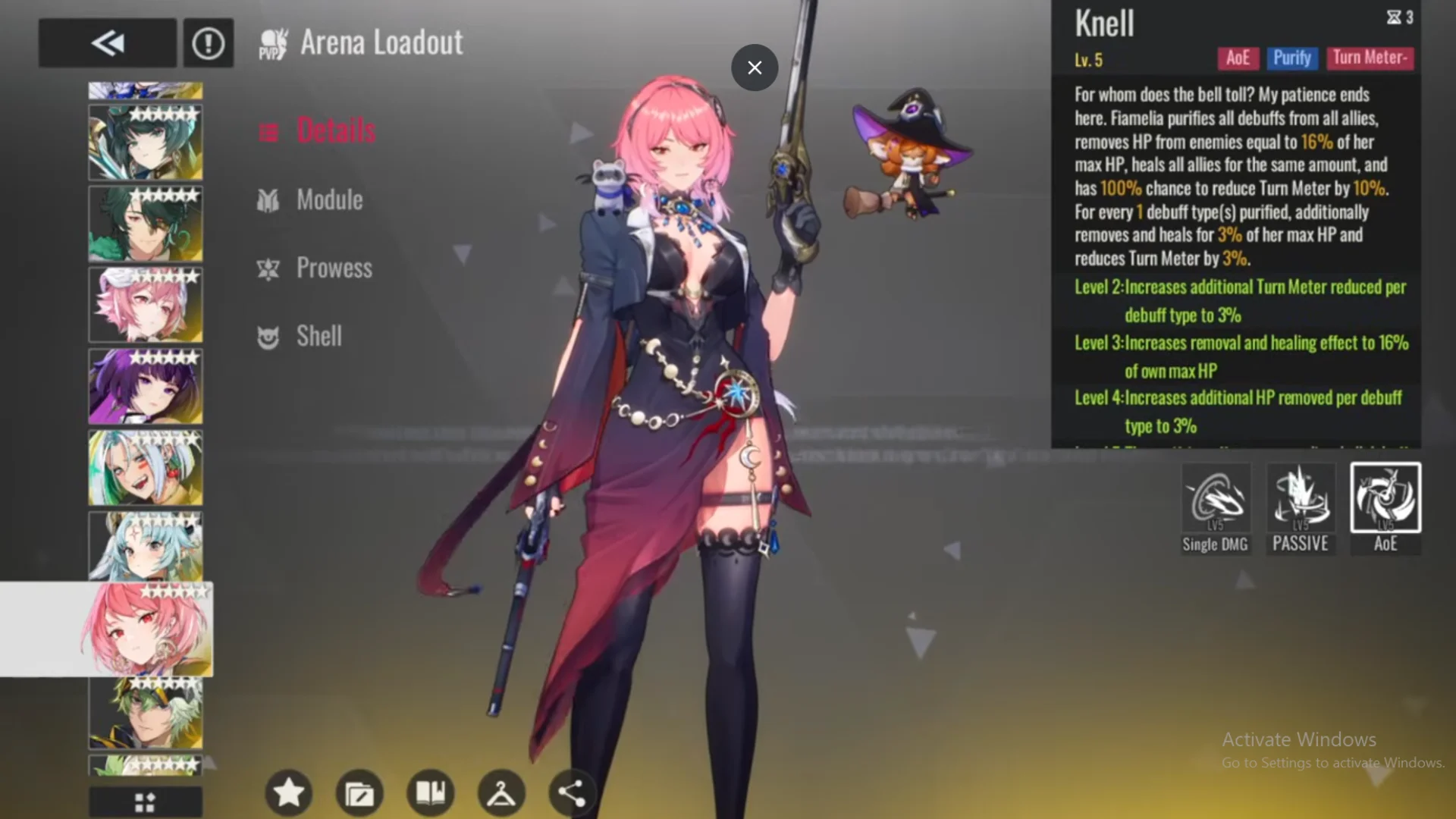
Task: Select the pink-haired character thumbnail in the roster
Action: point(145,304)
